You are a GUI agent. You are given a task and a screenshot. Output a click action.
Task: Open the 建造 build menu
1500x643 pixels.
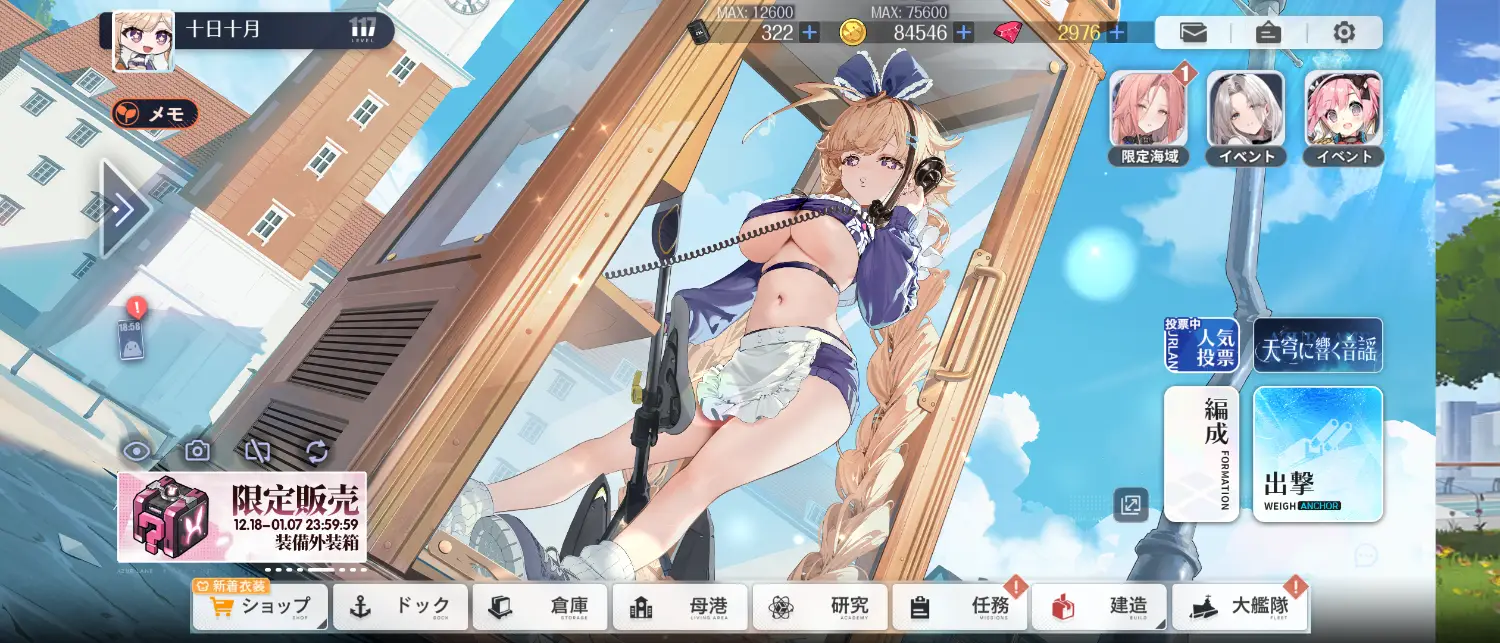(x=1099, y=607)
